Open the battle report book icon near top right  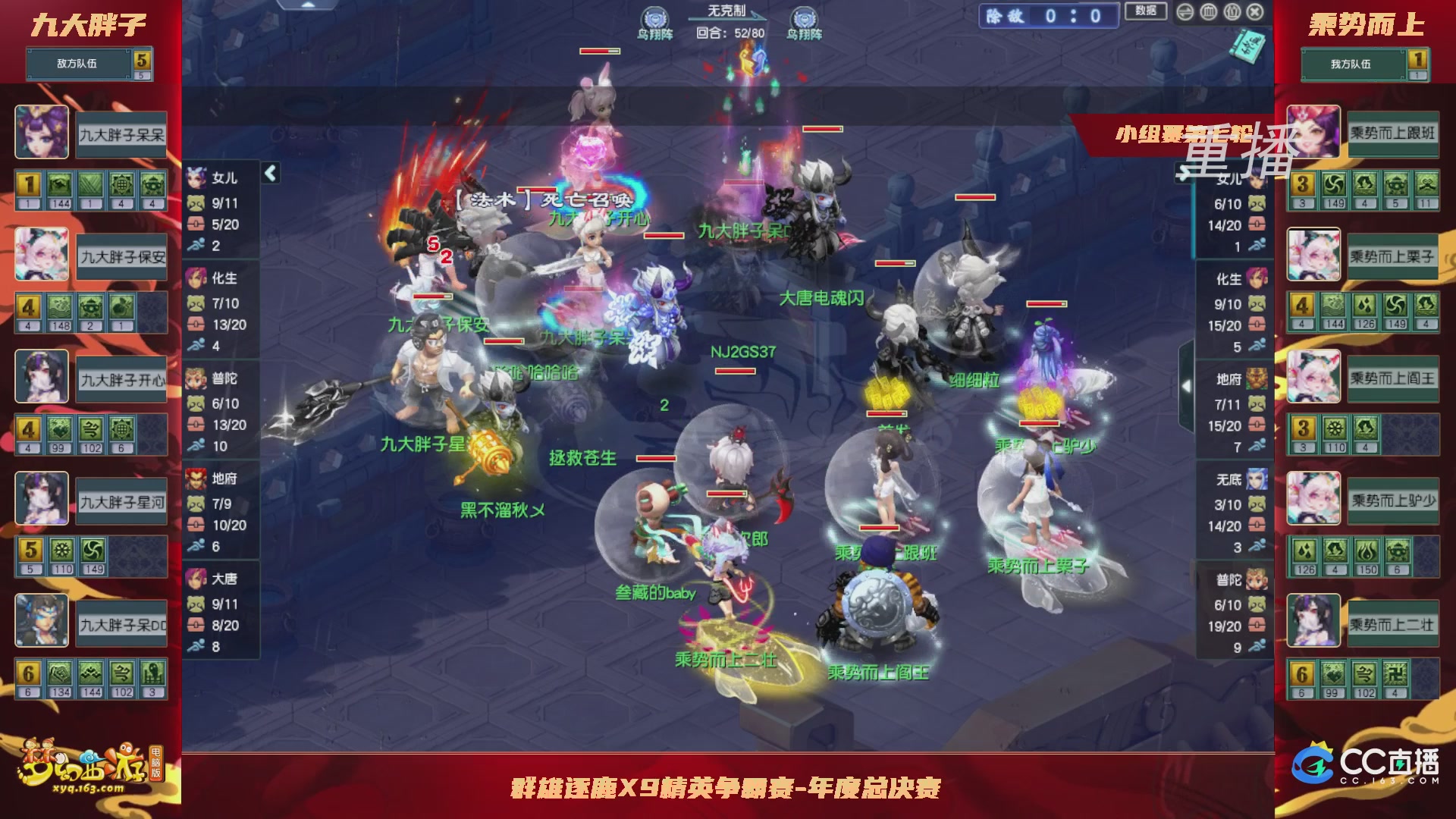click(x=1247, y=49)
